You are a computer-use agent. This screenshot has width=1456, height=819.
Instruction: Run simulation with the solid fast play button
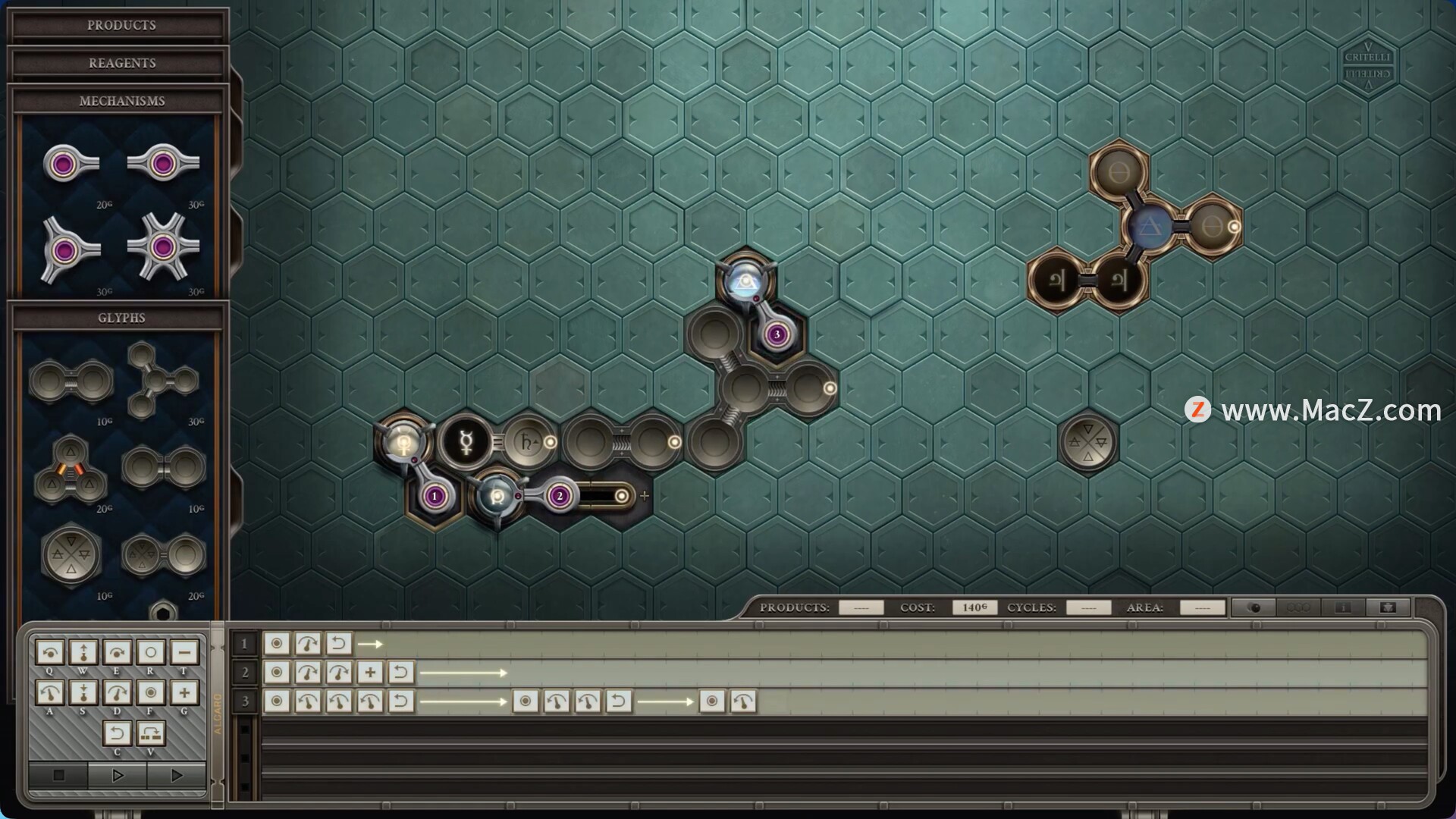click(x=176, y=775)
